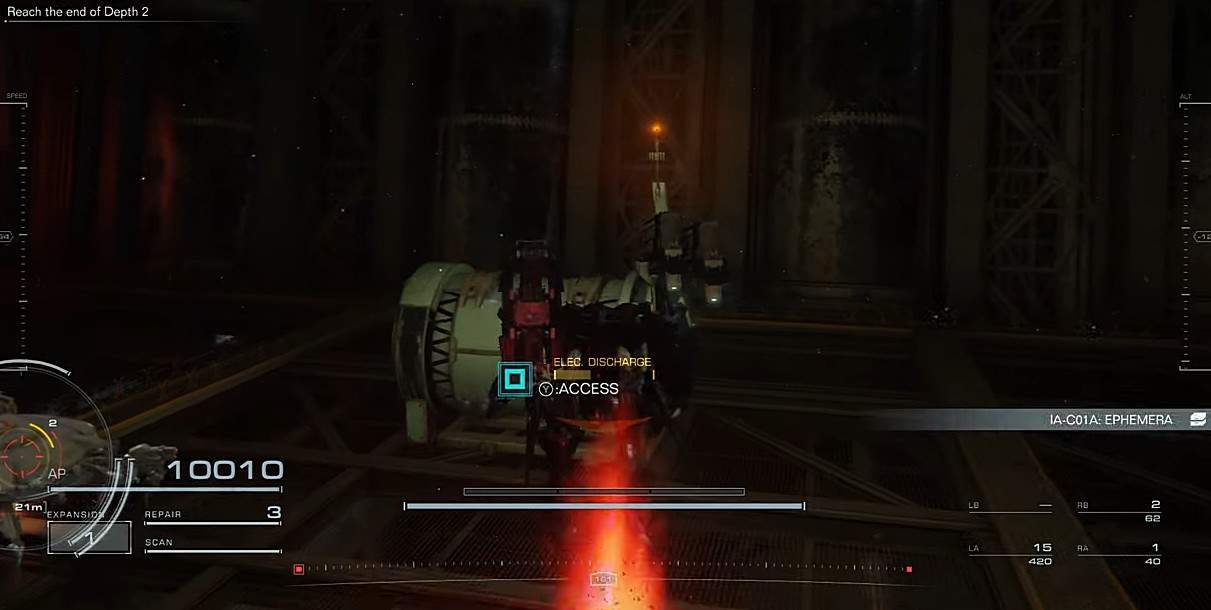1211x610 pixels.
Task: Use the Repair kit entry
Action: coord(212,514)
